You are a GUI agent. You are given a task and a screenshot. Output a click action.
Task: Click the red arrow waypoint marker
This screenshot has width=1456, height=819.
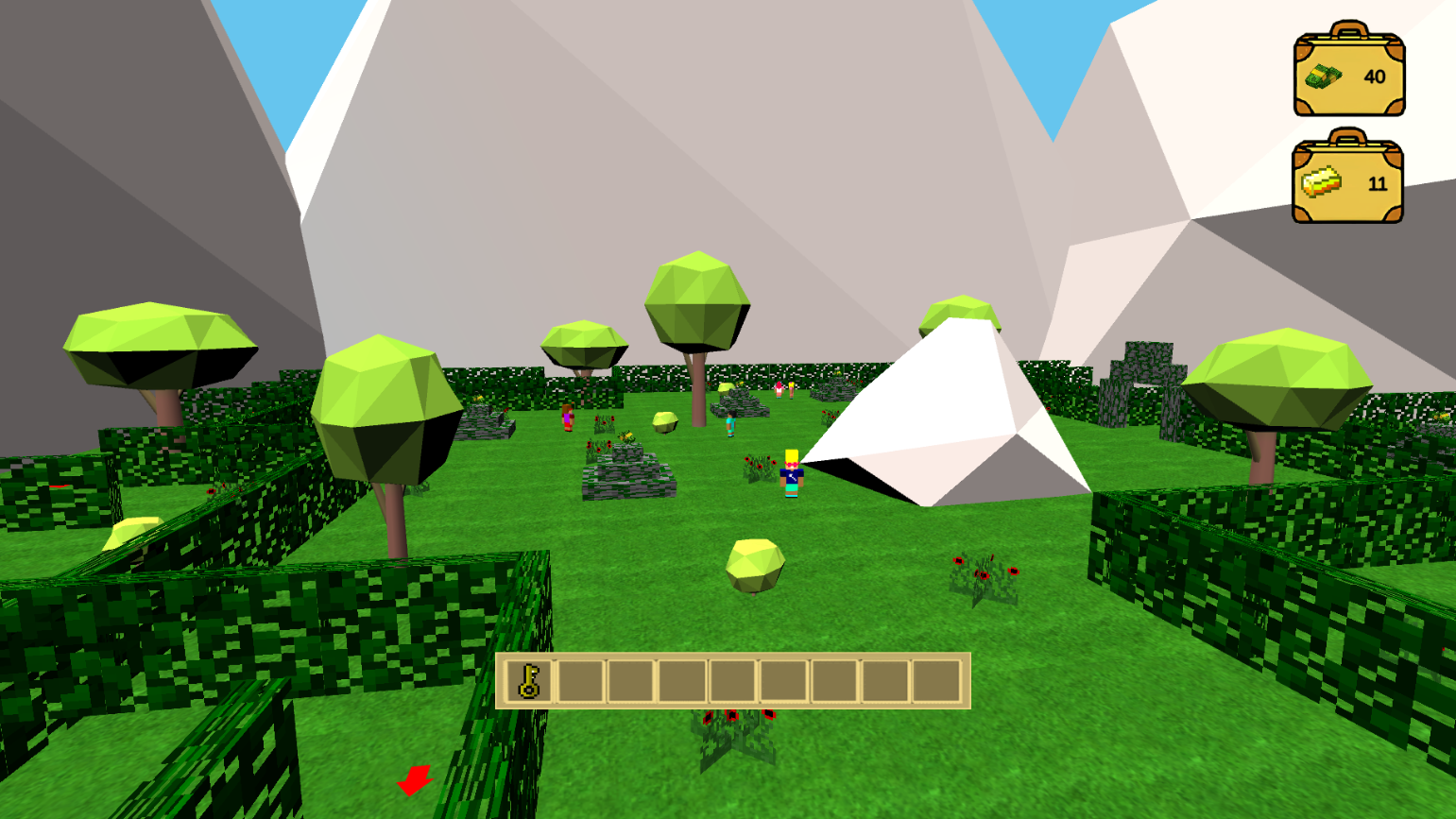coord(413,780)
